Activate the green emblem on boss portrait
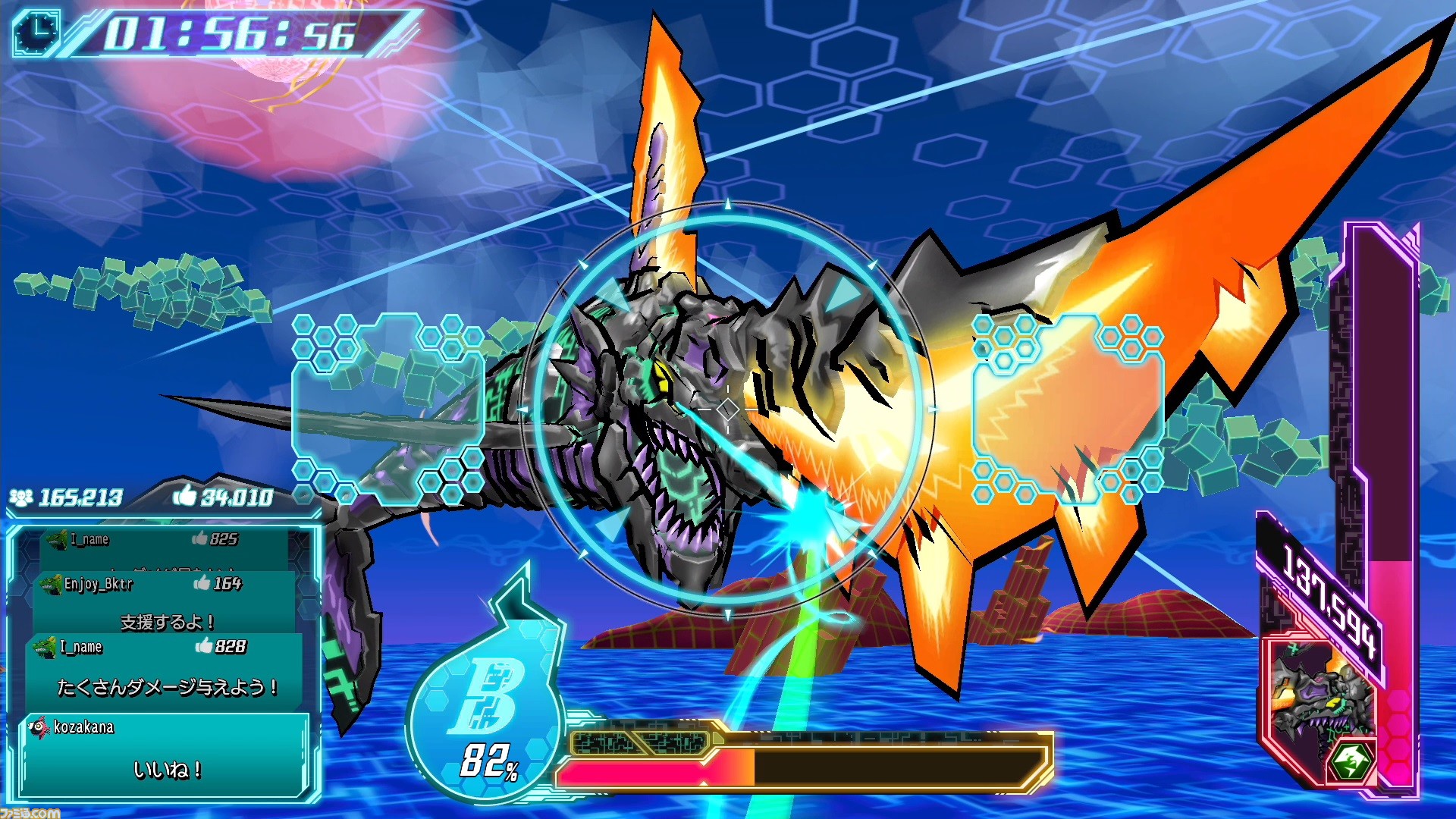Image resolution: width=1456 pixels, height=819 pixels. (1351, 760)
